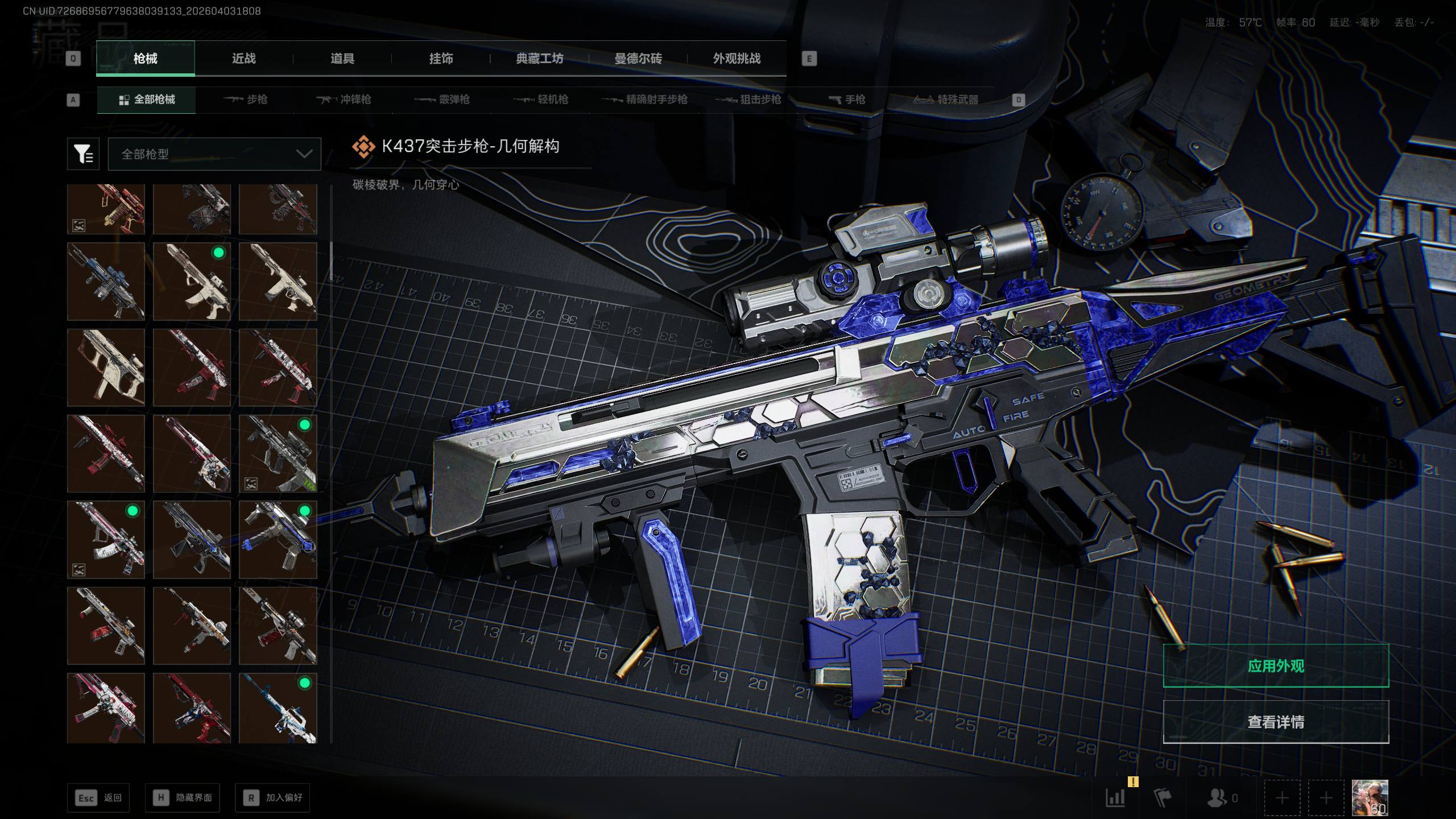
Task: Show only 霰弹枪 shotguns
Action: [x=442, y=100]
